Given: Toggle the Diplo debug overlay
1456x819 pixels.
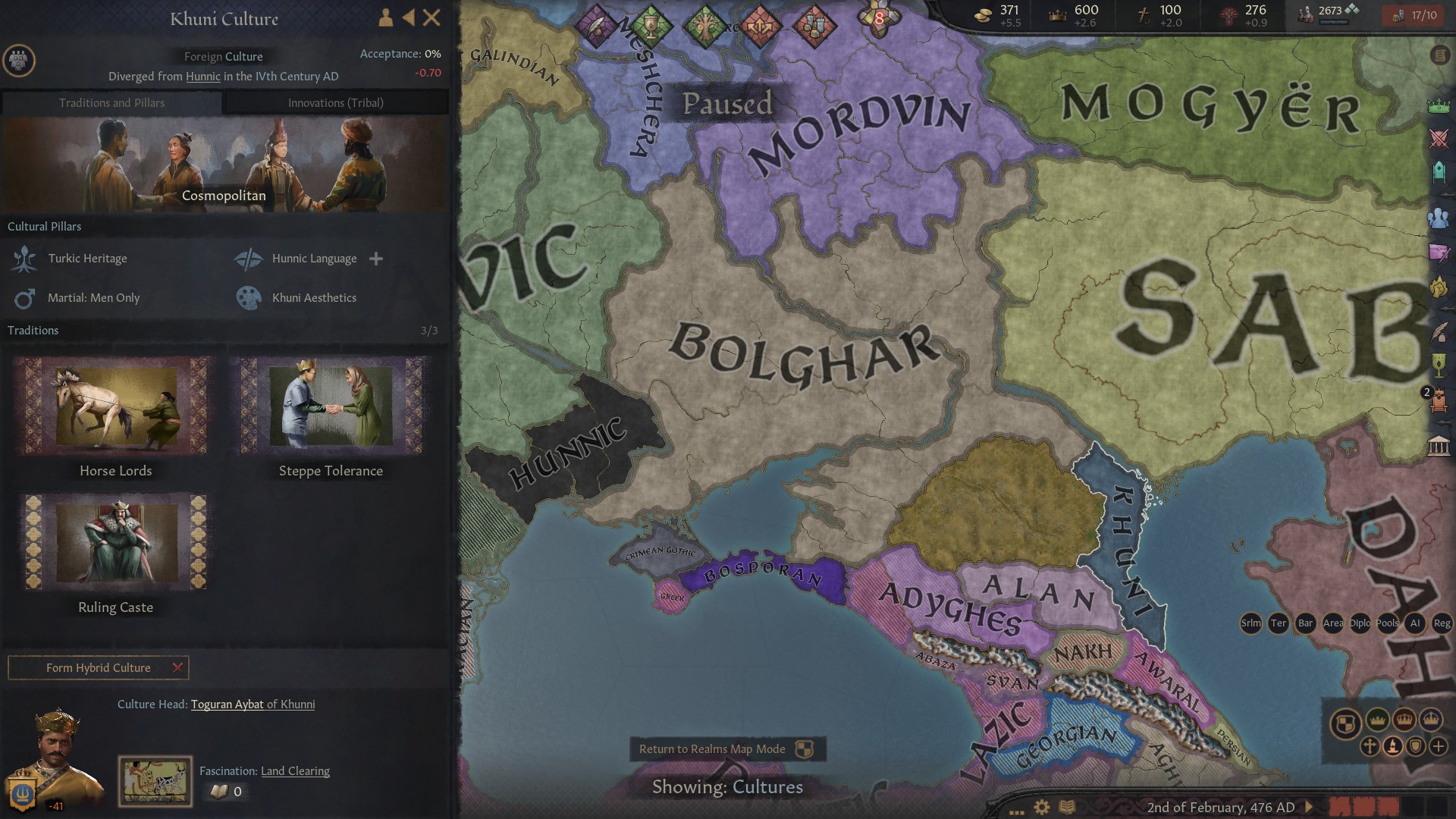Looking at the screenshot, I should 1360,623.
